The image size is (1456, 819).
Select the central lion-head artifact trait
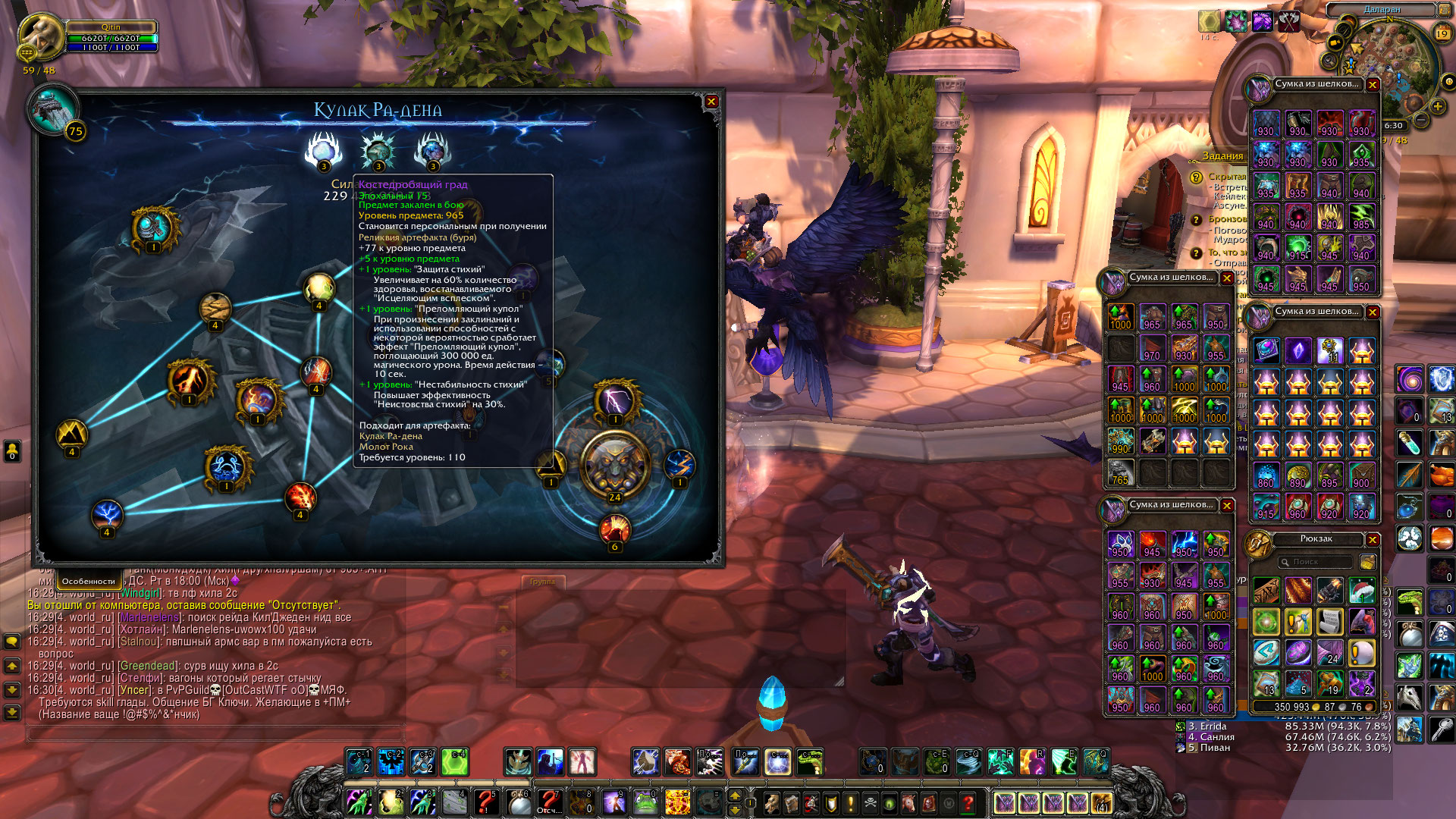(x=615, y=465)
